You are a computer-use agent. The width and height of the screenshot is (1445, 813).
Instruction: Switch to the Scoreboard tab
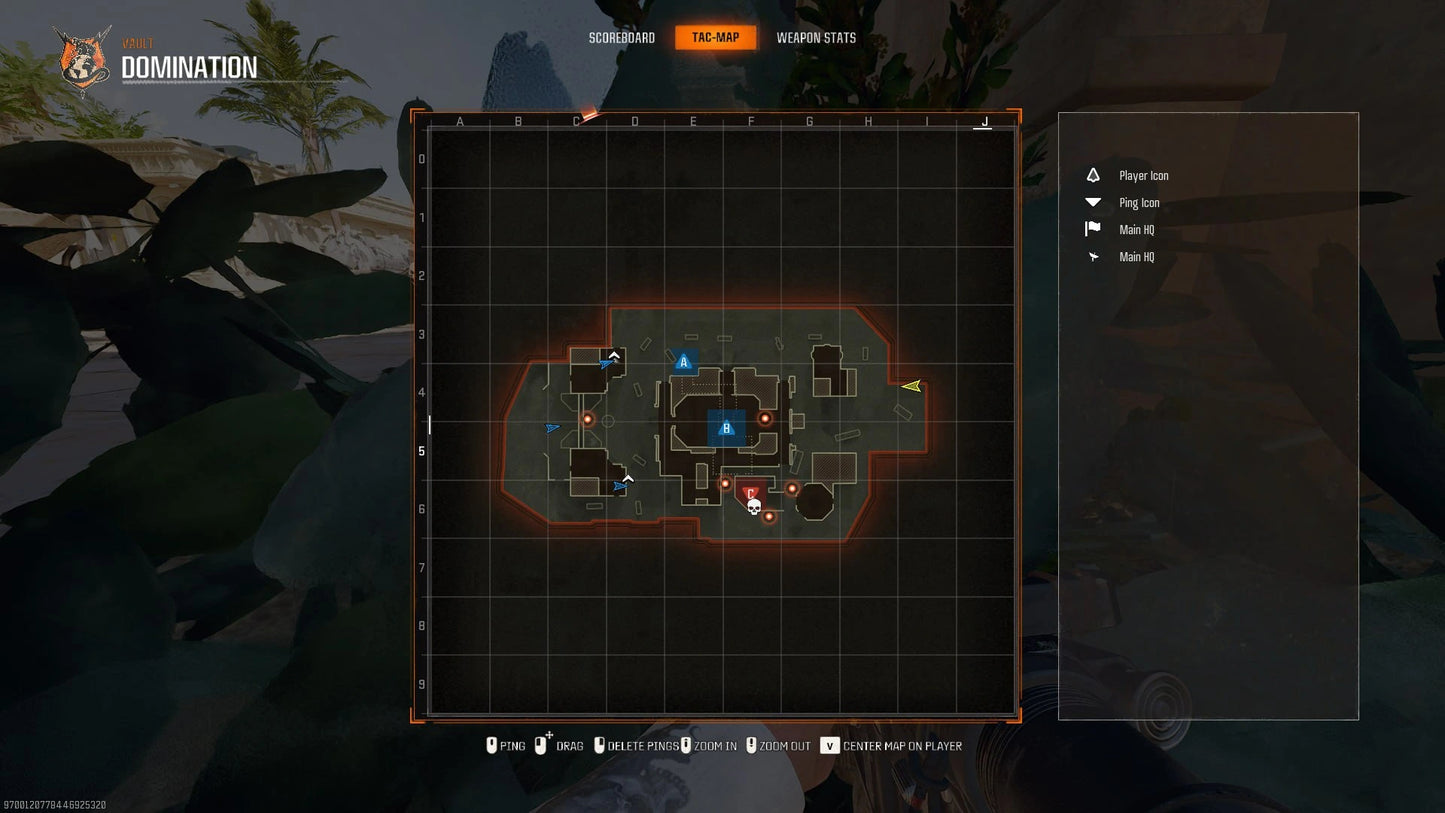pos(620,37)
